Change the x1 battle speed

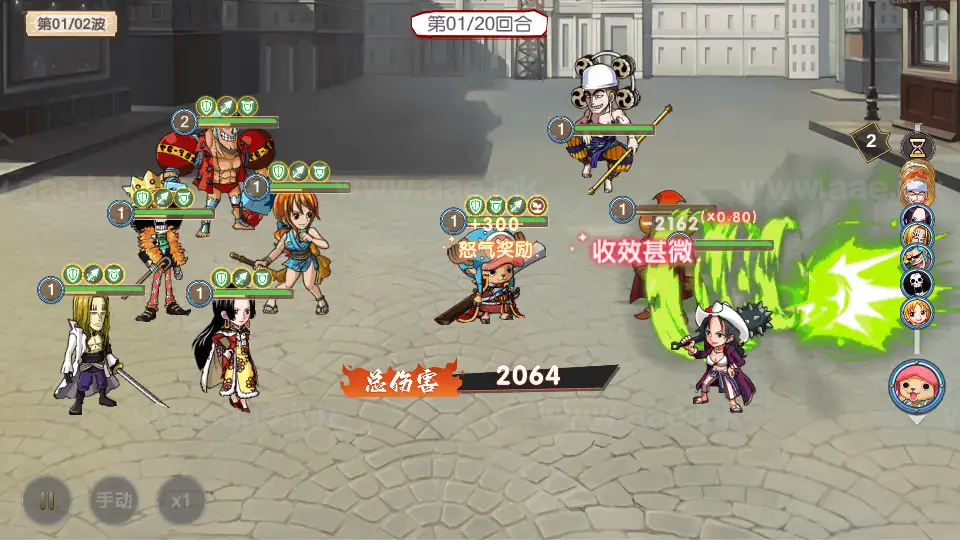point(181,500)
